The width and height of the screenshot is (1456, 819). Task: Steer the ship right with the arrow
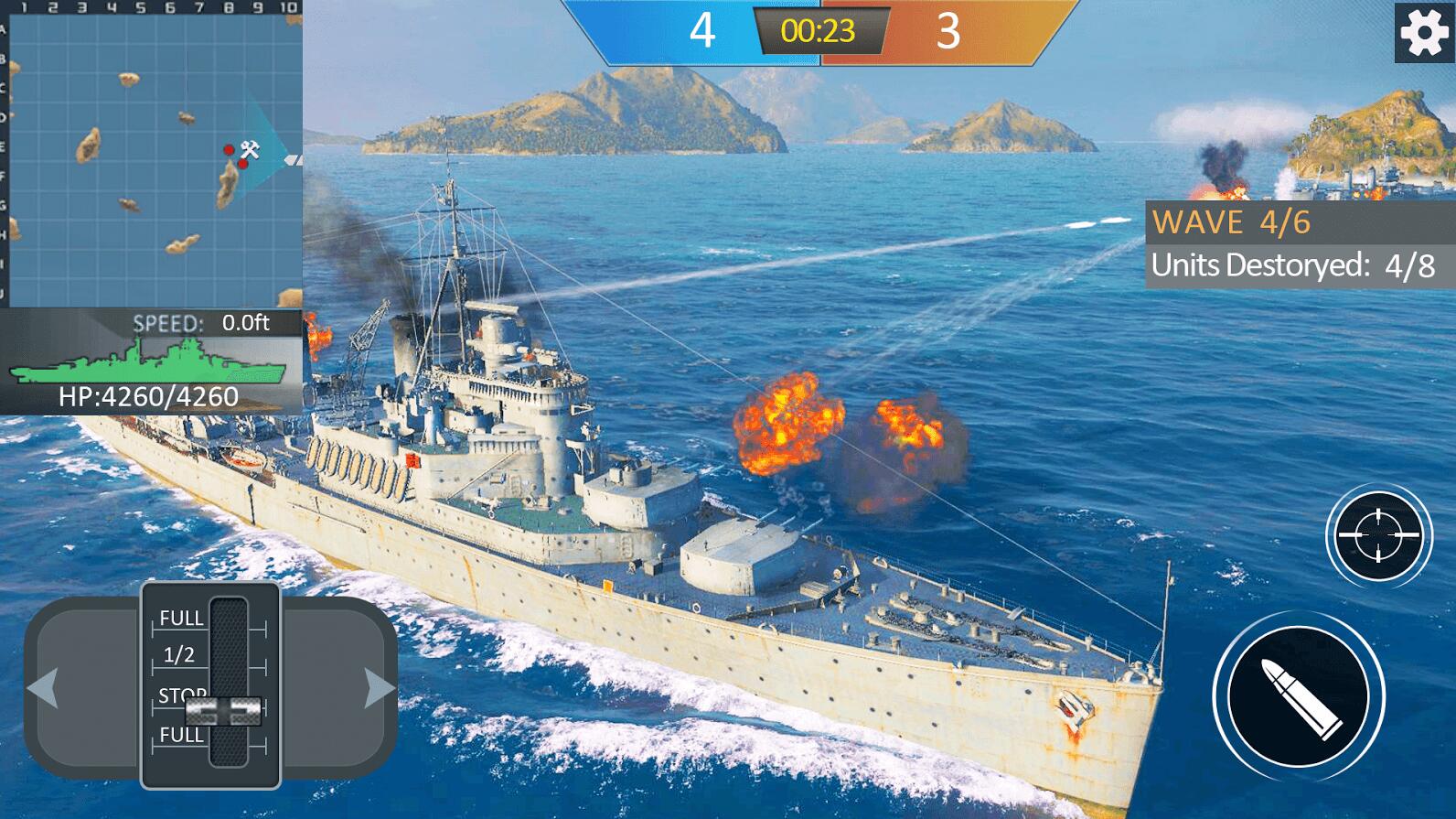(x=379, y=688)
